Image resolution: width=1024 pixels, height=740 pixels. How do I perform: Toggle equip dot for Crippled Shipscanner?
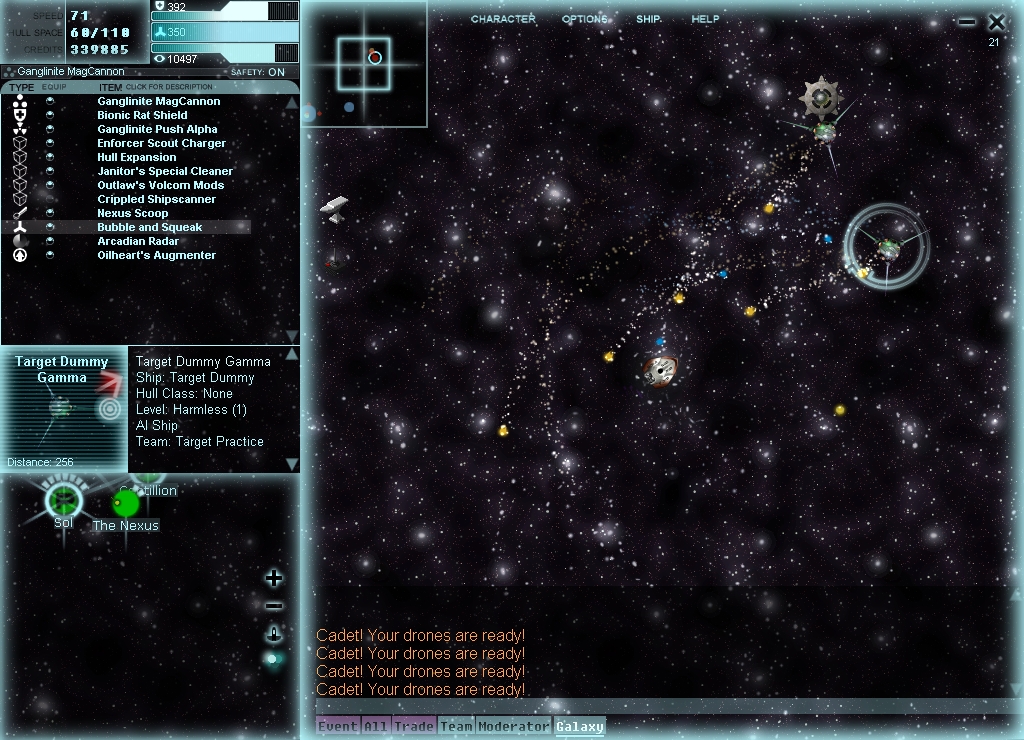[50, 199]
